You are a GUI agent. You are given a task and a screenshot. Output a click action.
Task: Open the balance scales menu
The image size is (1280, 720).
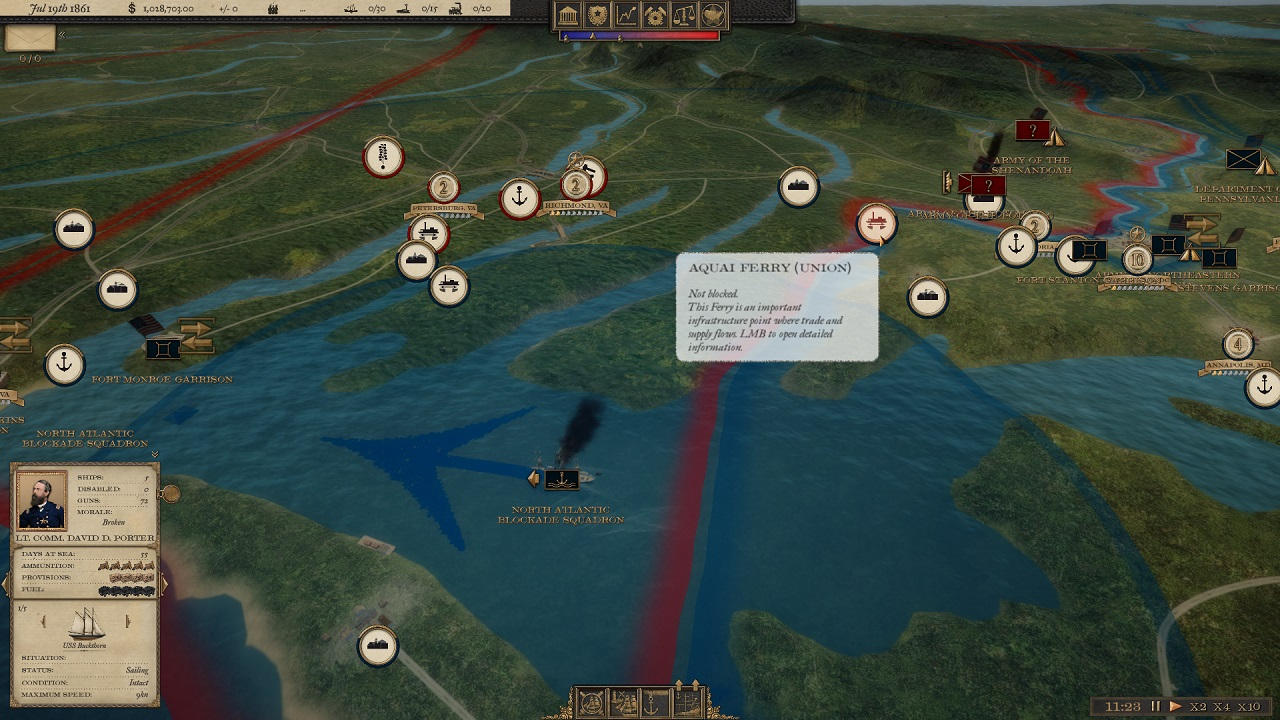[x=685, y=15]
